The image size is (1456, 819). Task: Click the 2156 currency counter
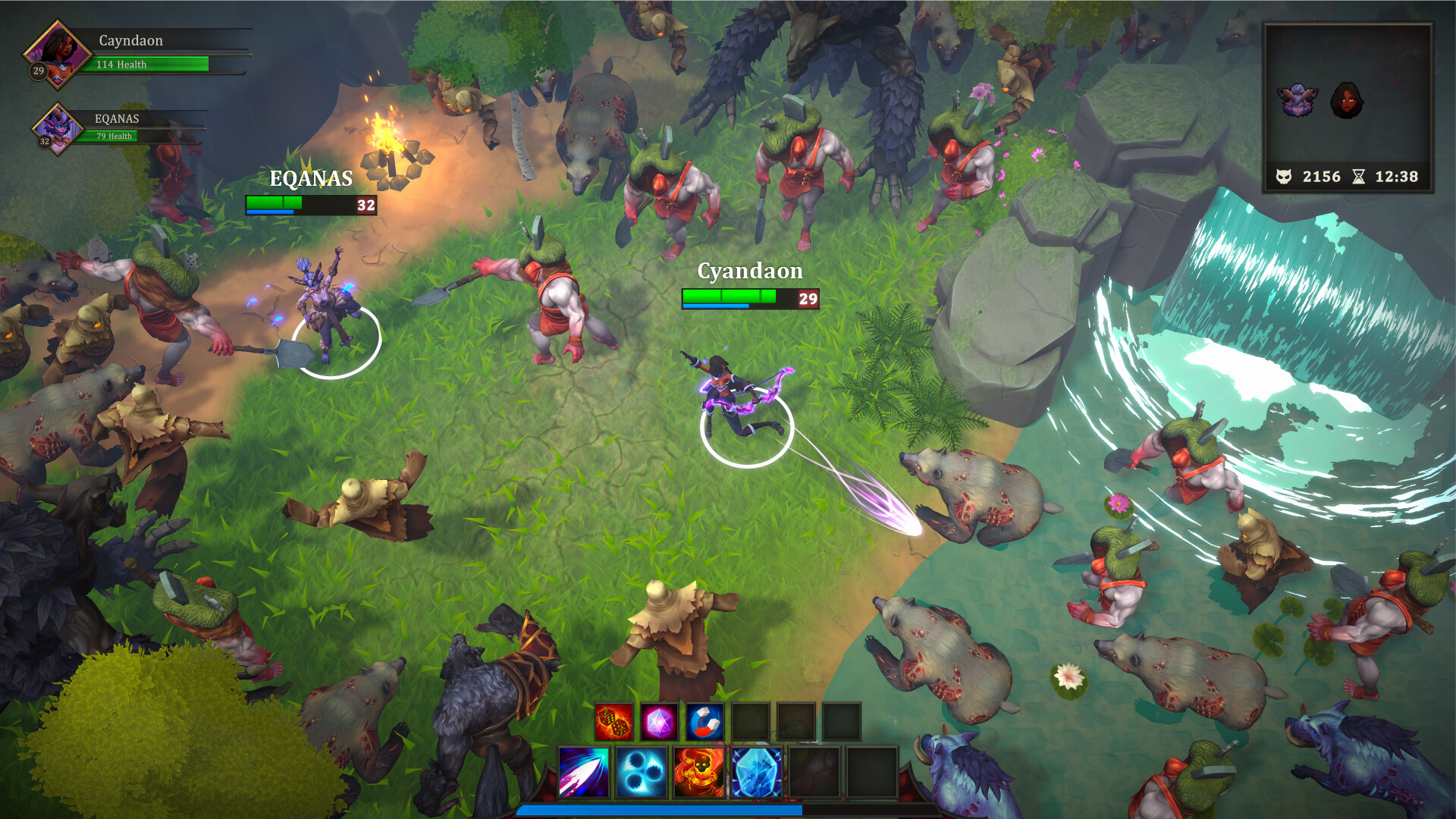(x=1321, y=177)
